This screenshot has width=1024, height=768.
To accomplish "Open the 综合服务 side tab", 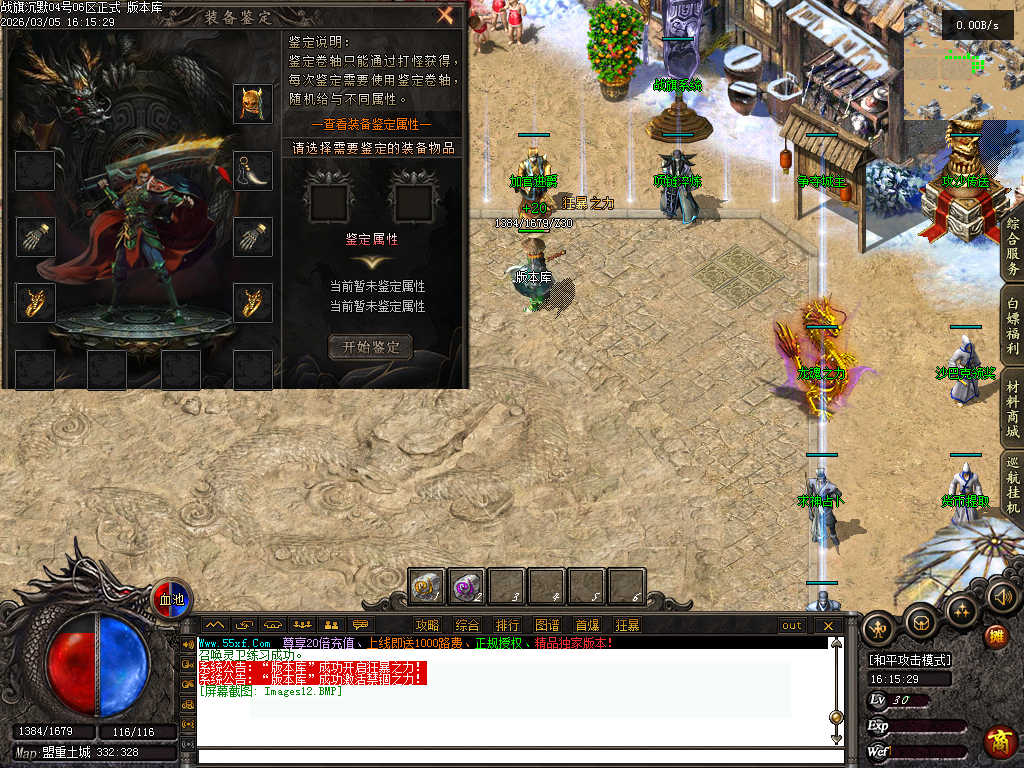I will (1012, 246).
